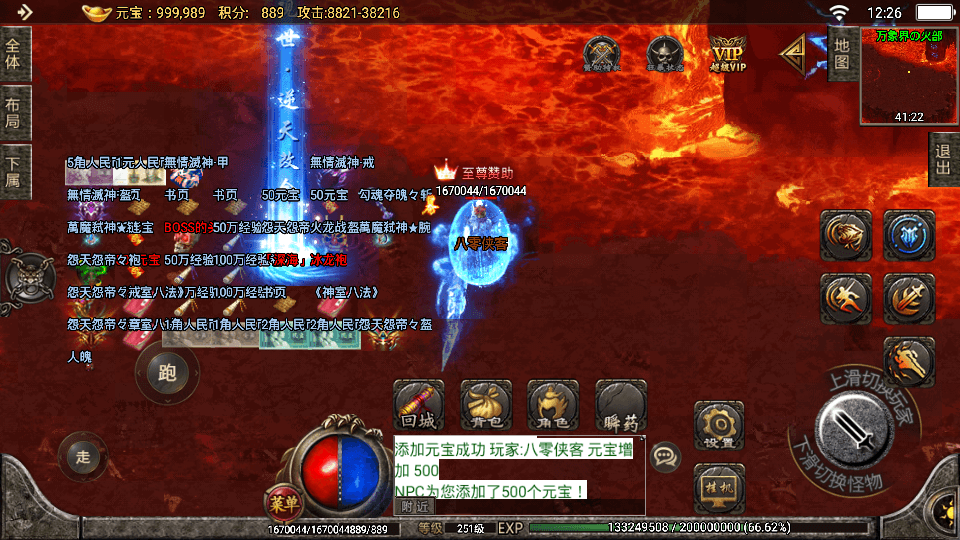Switch to 跑 run mode
Screen dimensions: 960x540
click(x=167, y=373)
